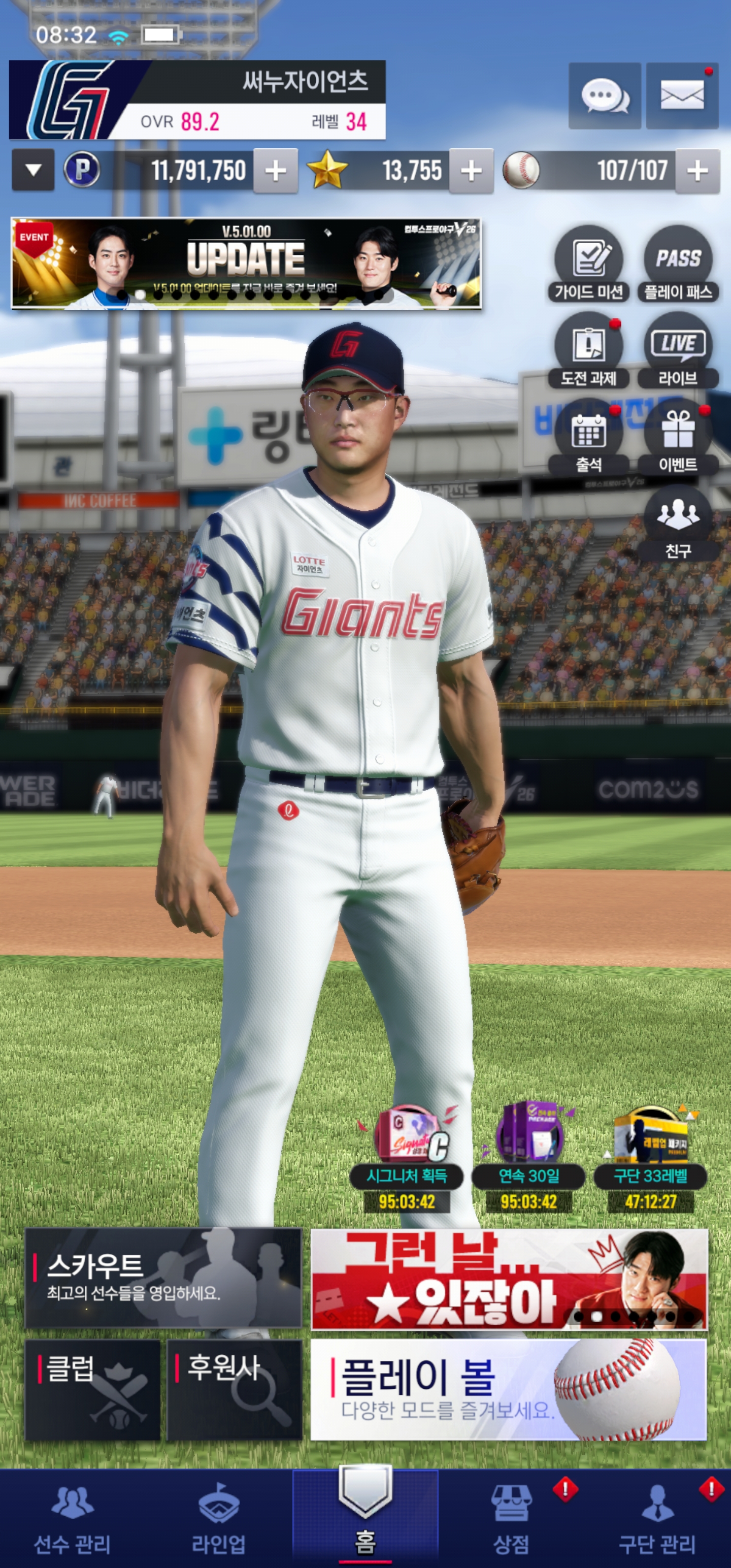Open the chat speech bubble icon

tap(605, 95)
